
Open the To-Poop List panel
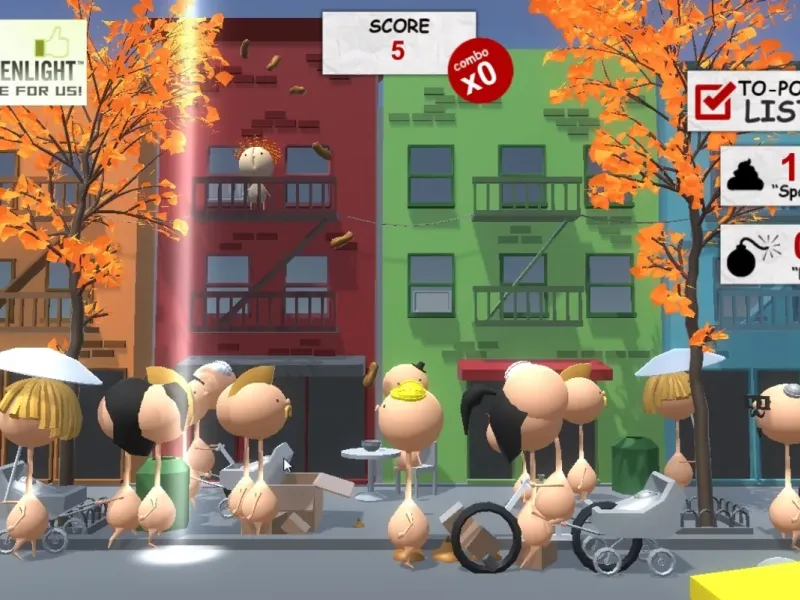744,100
